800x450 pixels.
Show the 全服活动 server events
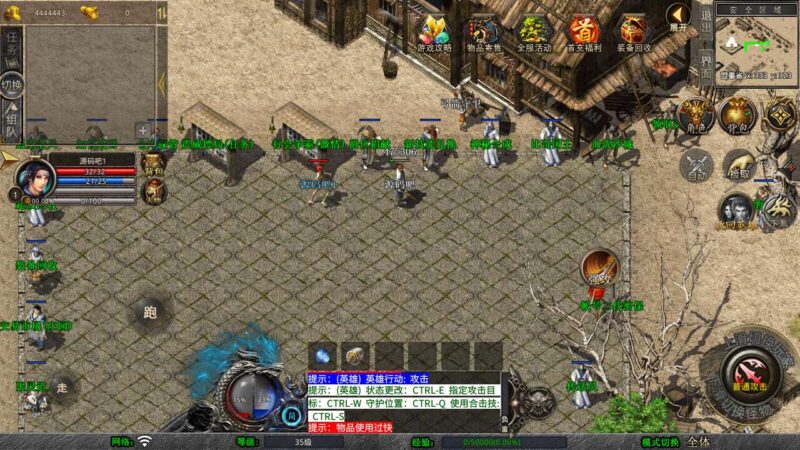(x=533, y=32)
